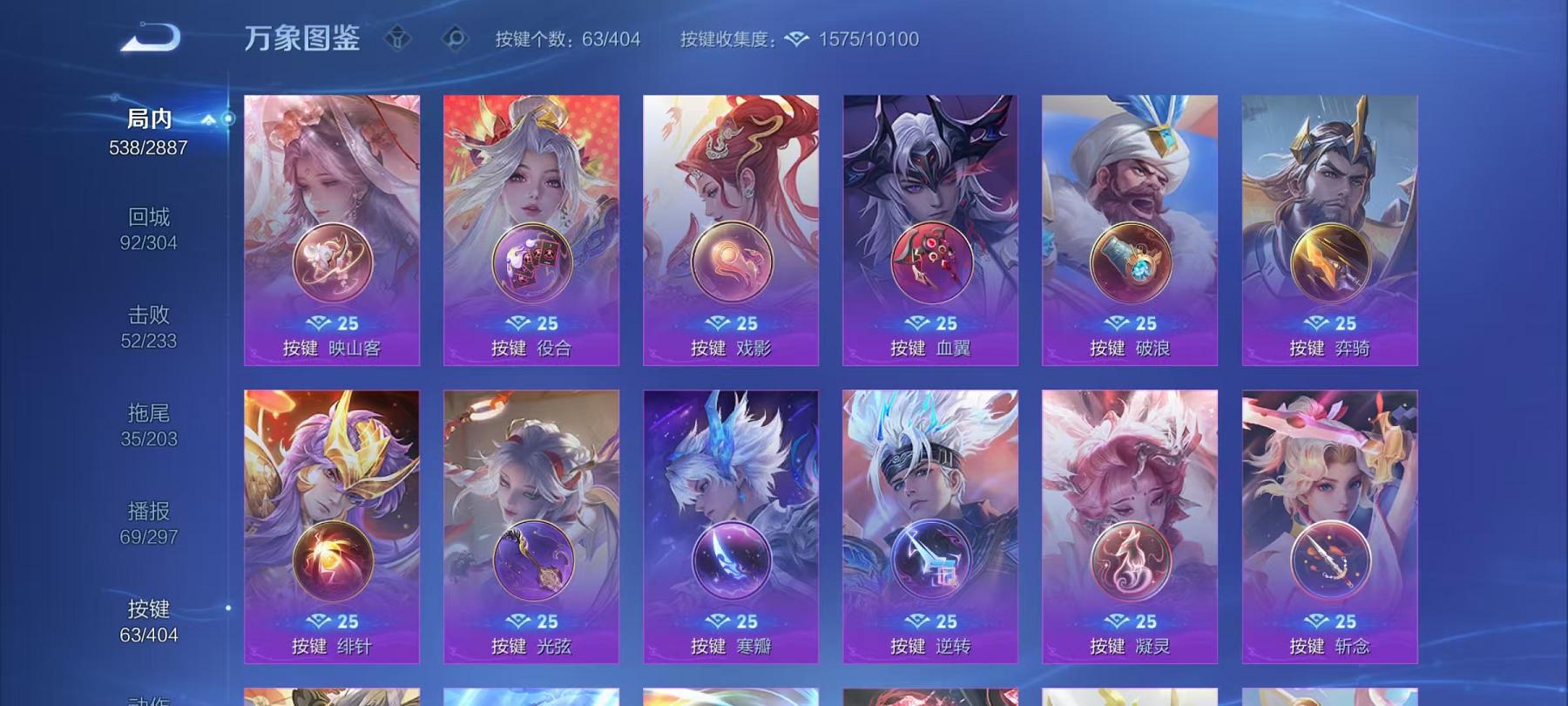Click the gem icon next to 按键收集度
Screen dimensions: 1568x706
tap(795, 38)
